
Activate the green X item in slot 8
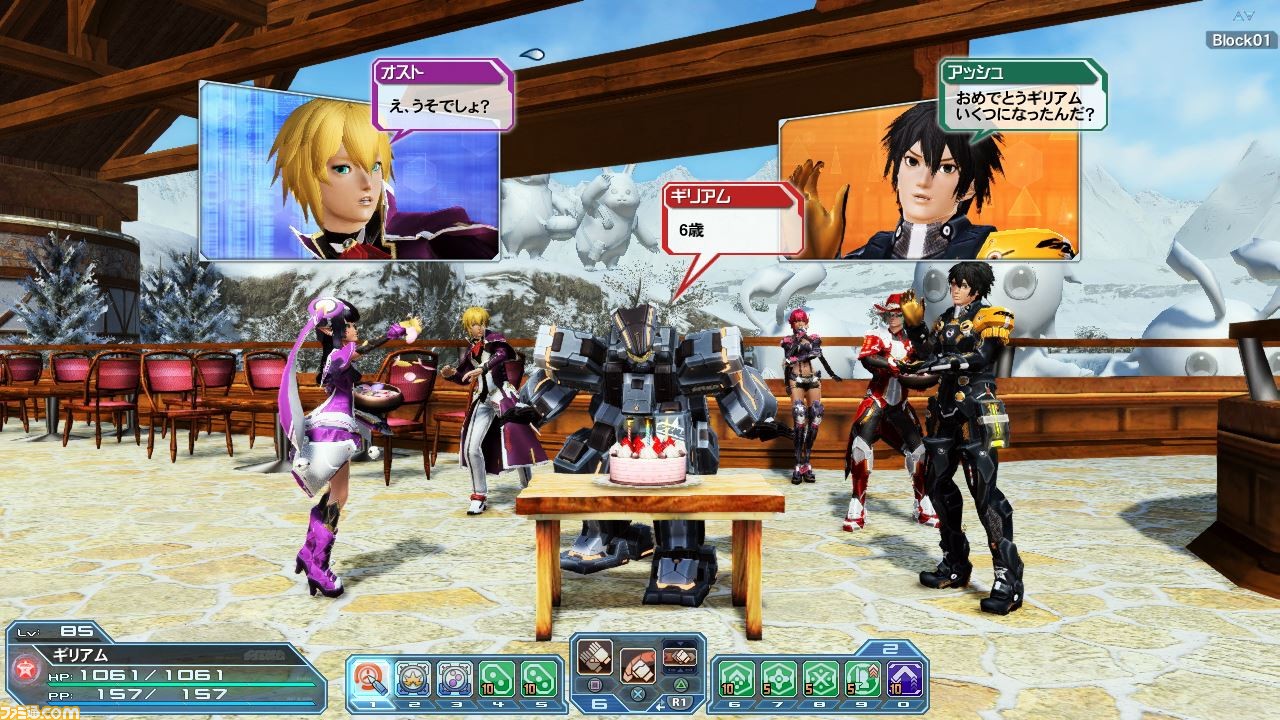[821, 678]
